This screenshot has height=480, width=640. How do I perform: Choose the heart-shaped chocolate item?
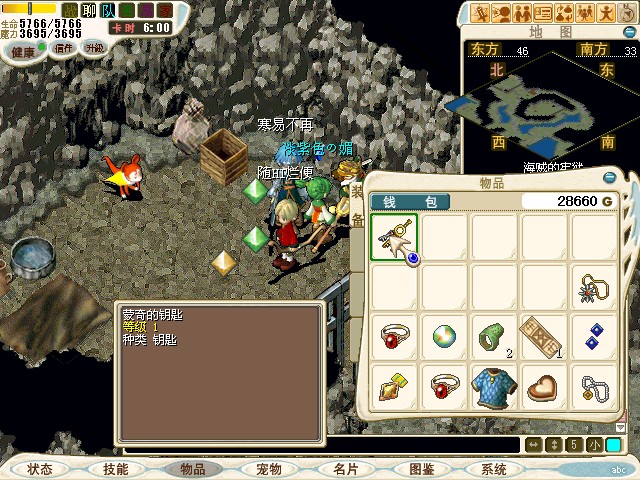pyautogui.click(x=544, y=385)
